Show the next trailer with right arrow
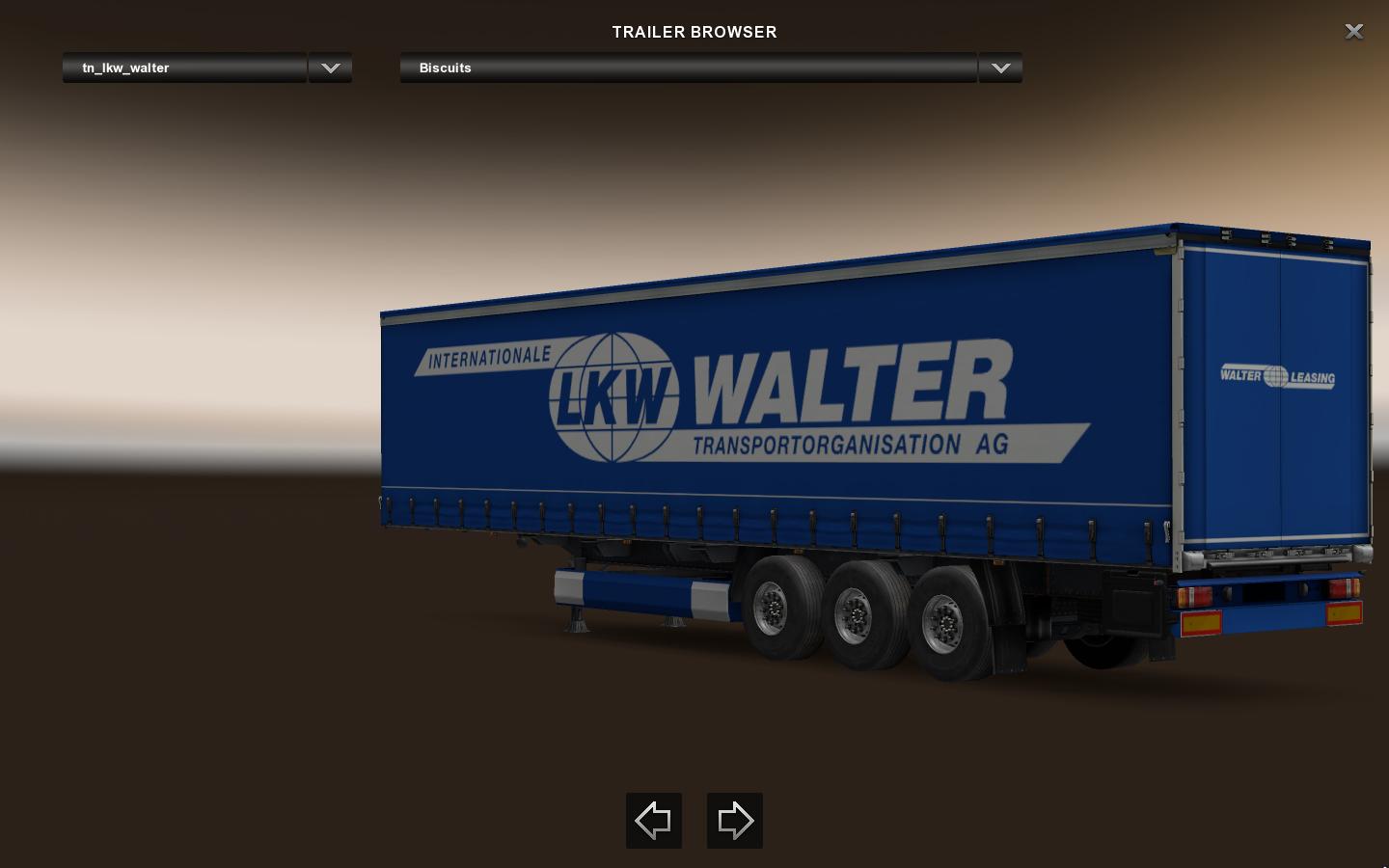This screenshot has width=1389, height=868. point(735,821)
